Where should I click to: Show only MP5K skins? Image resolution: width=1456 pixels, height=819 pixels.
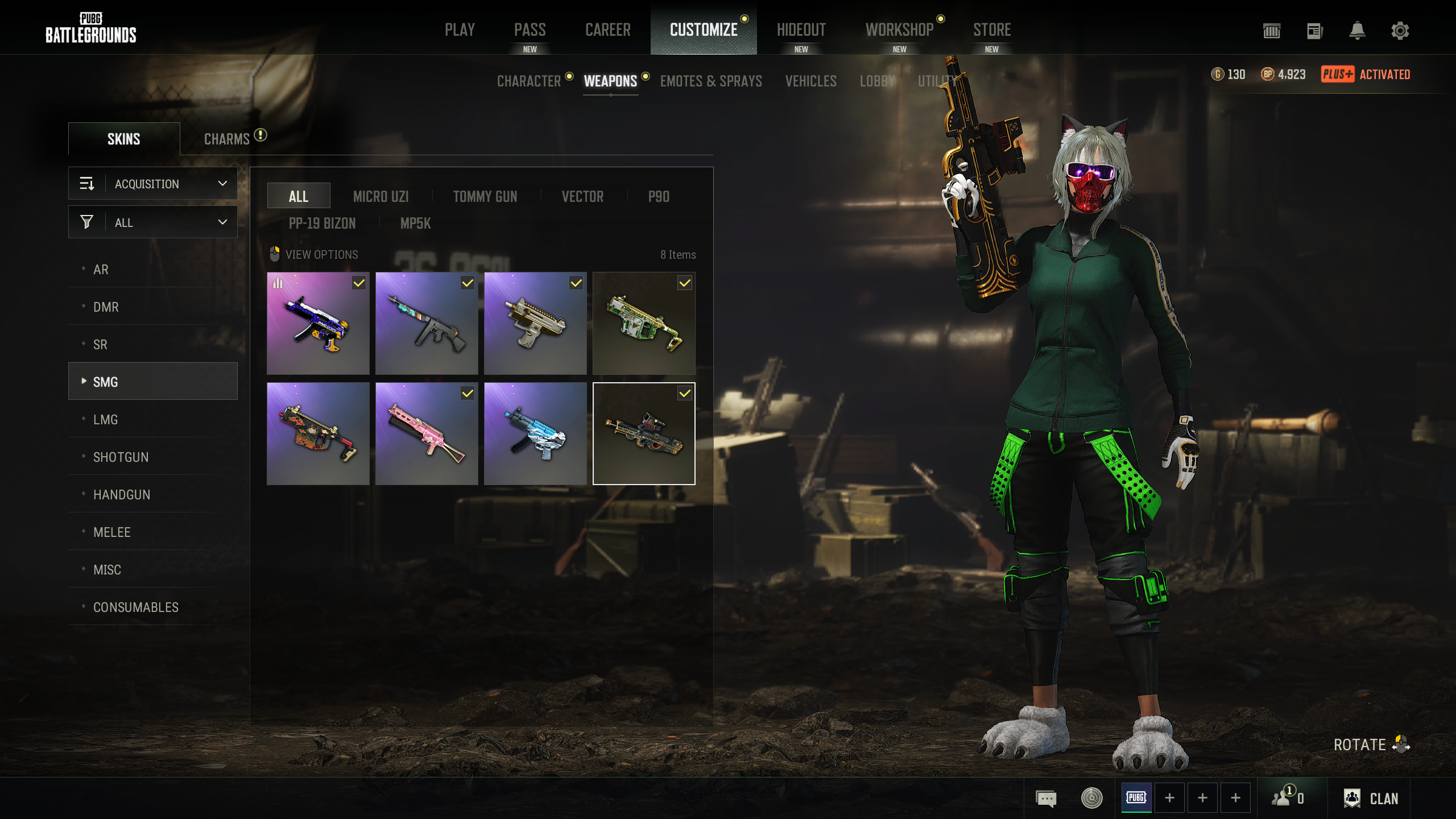[x=415, y=224]
